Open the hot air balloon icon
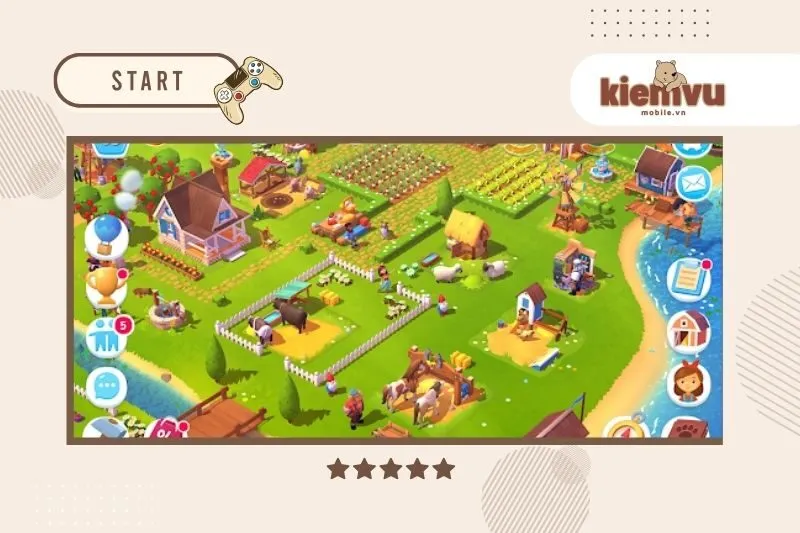The width and height of the screenshot is (800, 533). coord(104,237)
